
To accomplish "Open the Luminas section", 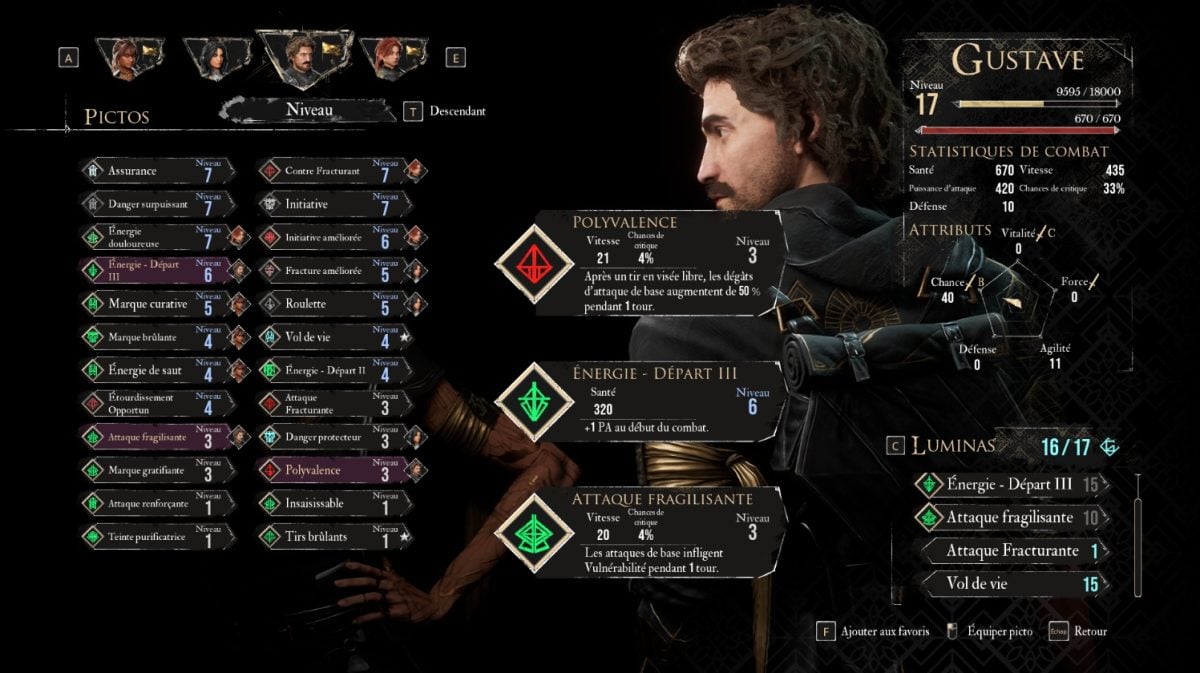I will point(953,446).
